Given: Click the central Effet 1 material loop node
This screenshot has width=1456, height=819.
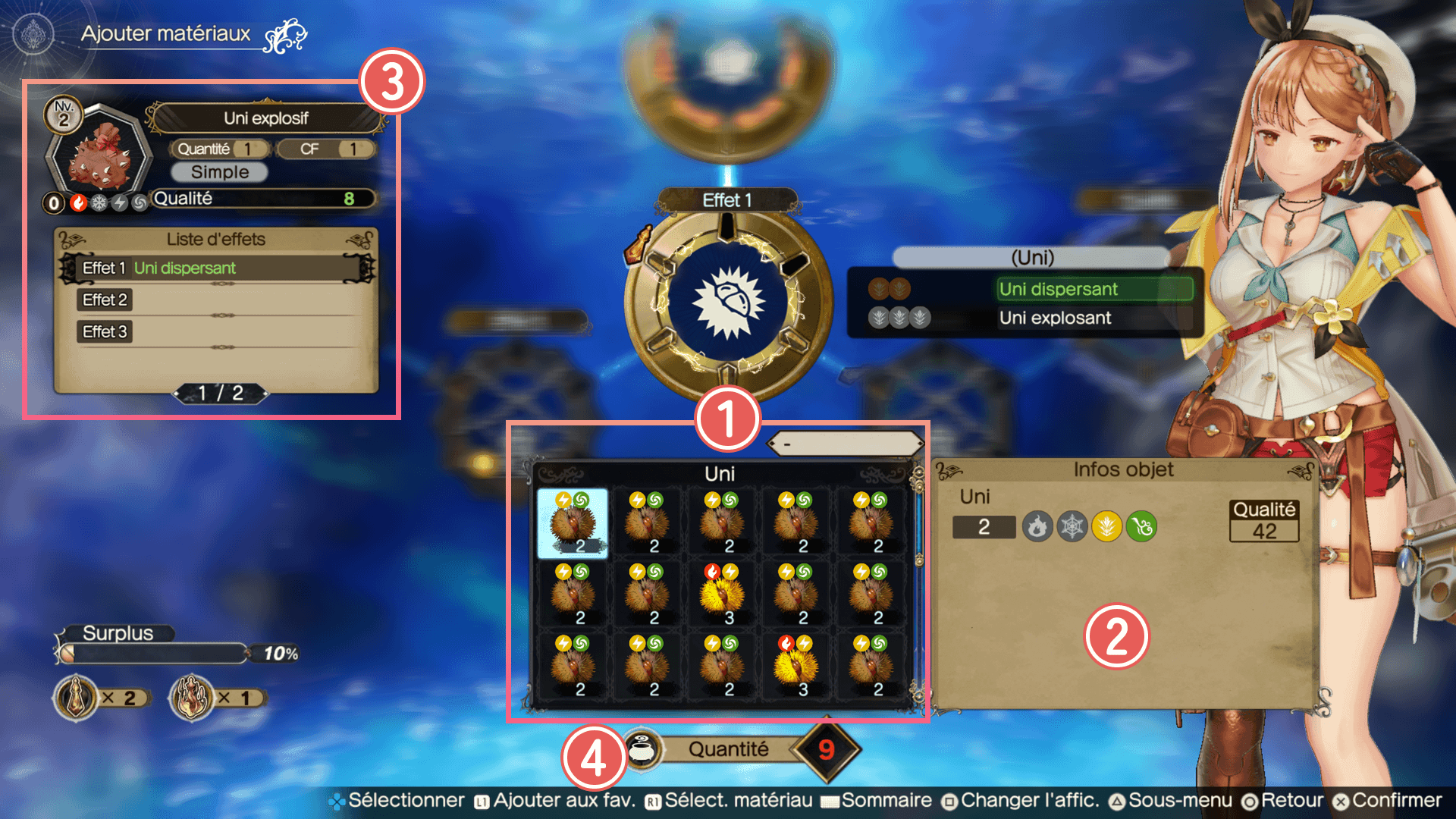Looking at the screenshot, I should [x=727, y=301].
